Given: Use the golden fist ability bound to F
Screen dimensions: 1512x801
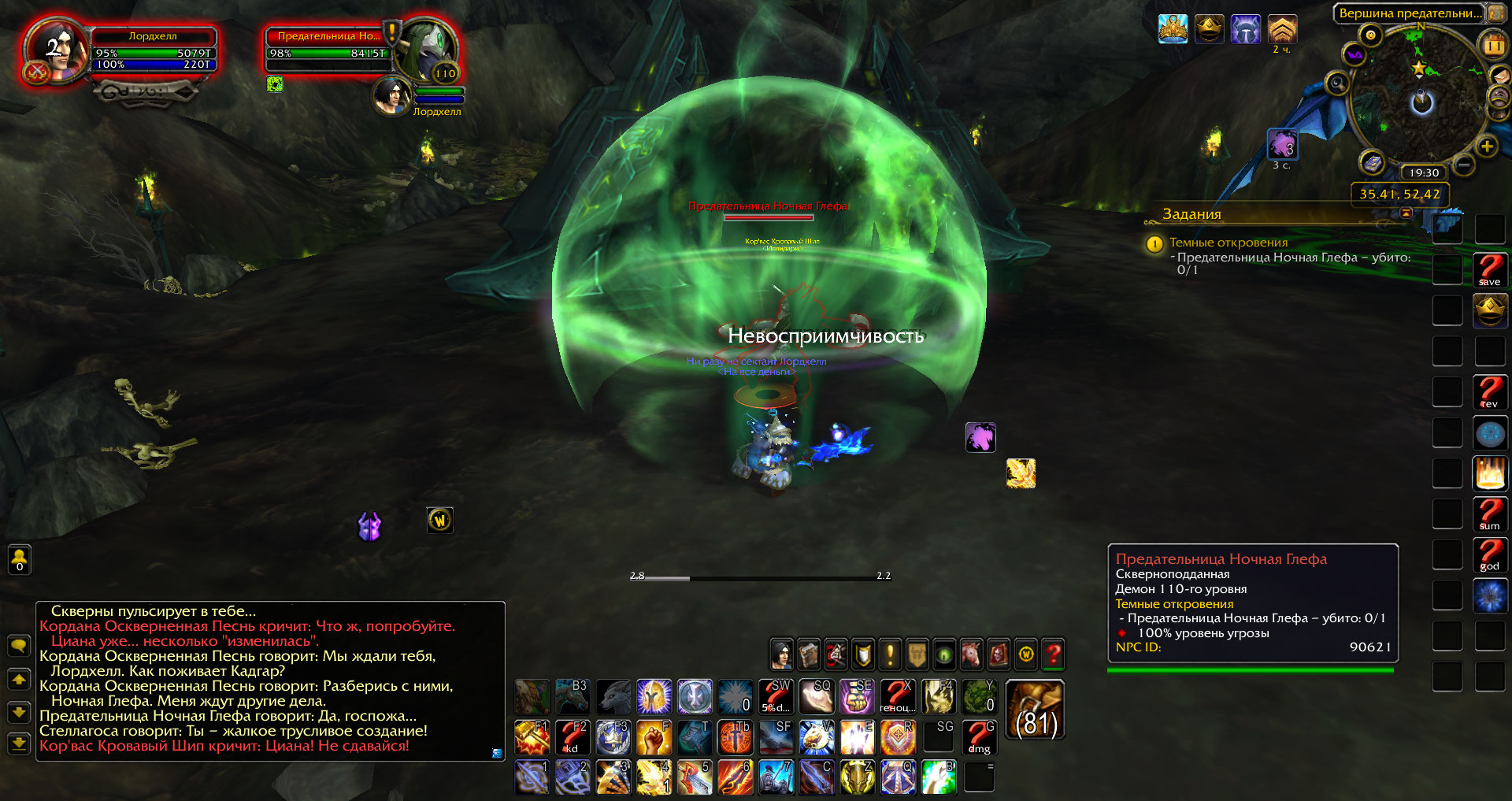Looking at the screenshot, I should click(654, 737).
